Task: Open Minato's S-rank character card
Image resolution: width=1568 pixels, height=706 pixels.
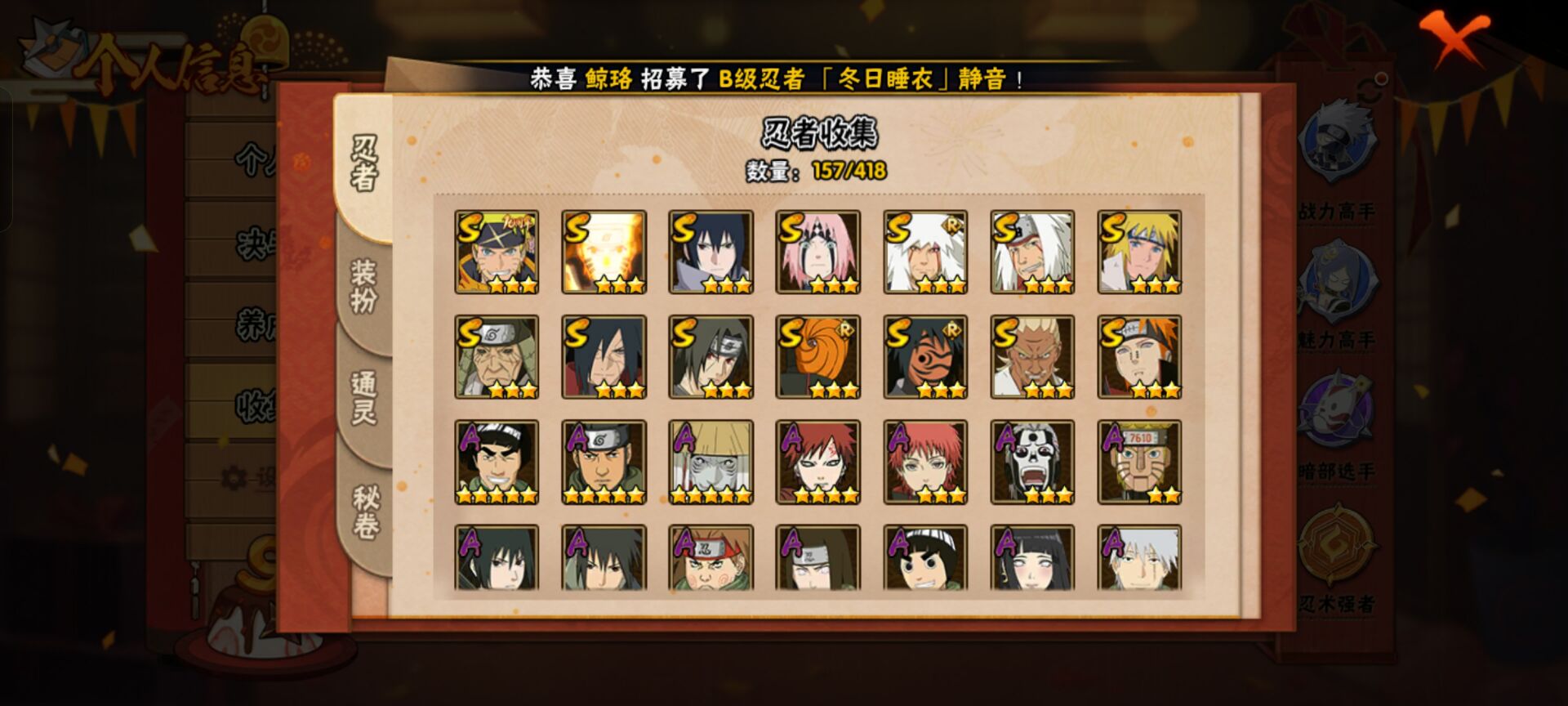Action: pyautogui.click(x=1139, y=252)
